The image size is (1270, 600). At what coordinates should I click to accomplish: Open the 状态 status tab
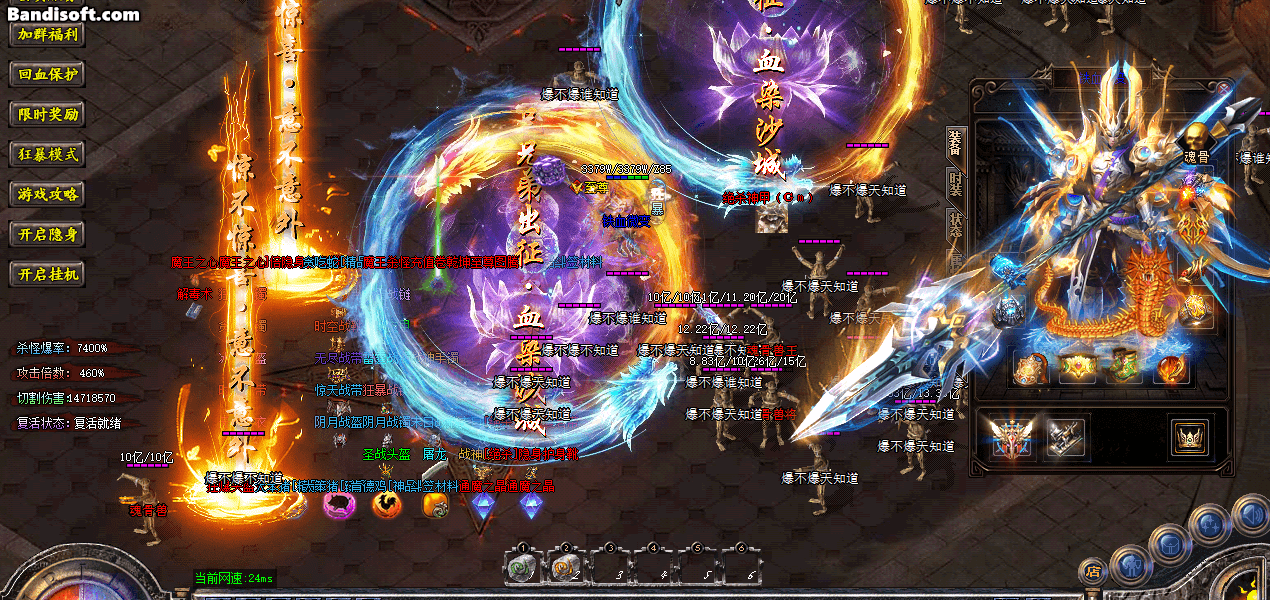[955, 225]
